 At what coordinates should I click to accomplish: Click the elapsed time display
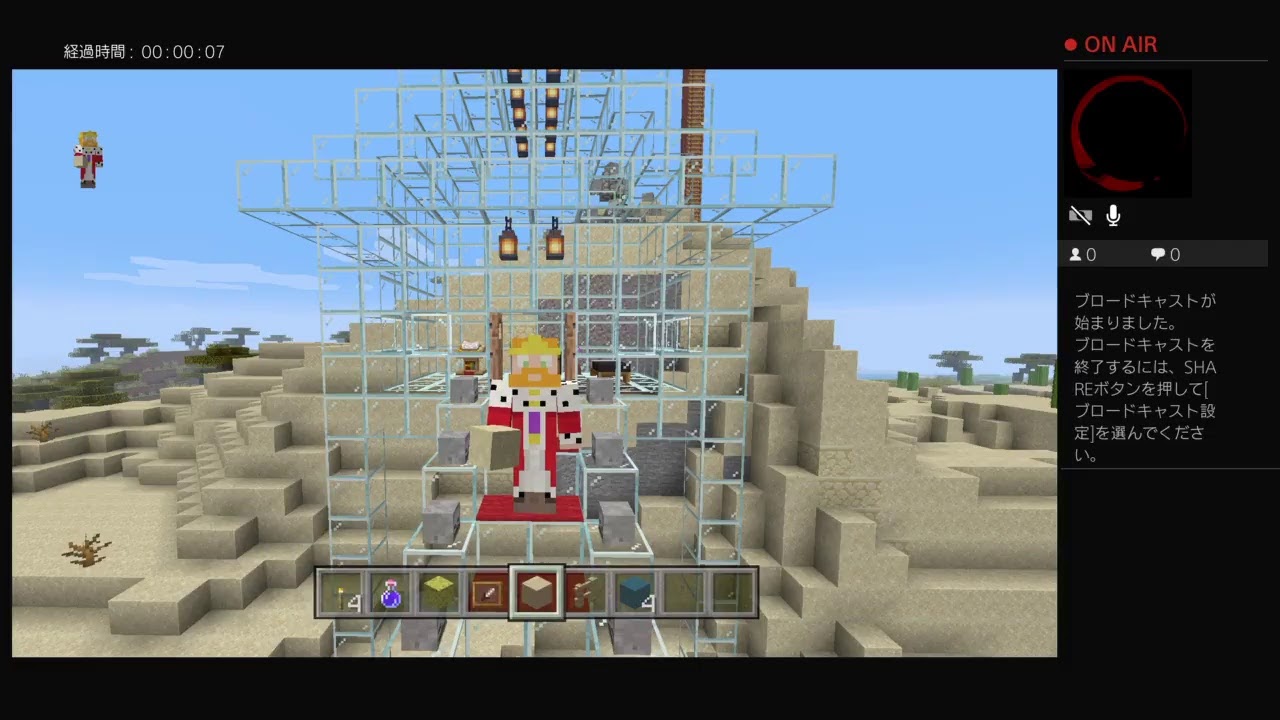(146, 52)
